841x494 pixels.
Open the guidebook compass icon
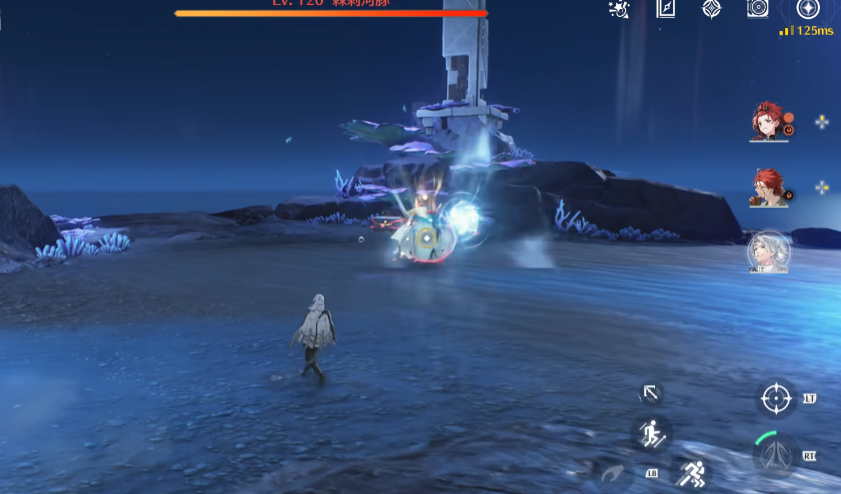click(x=666, y=9)
